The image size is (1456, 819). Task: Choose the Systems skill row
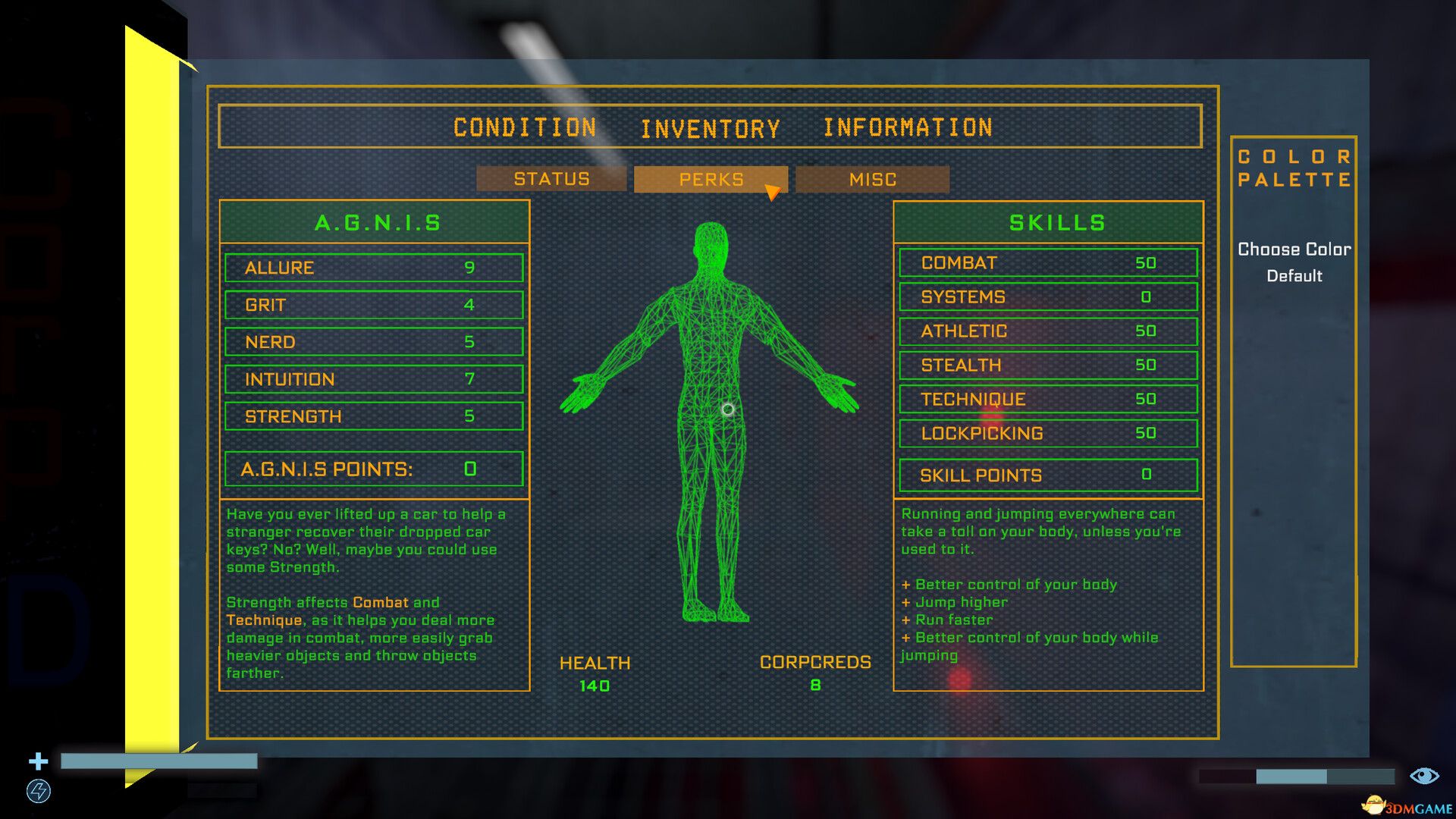coord(1048,297)
